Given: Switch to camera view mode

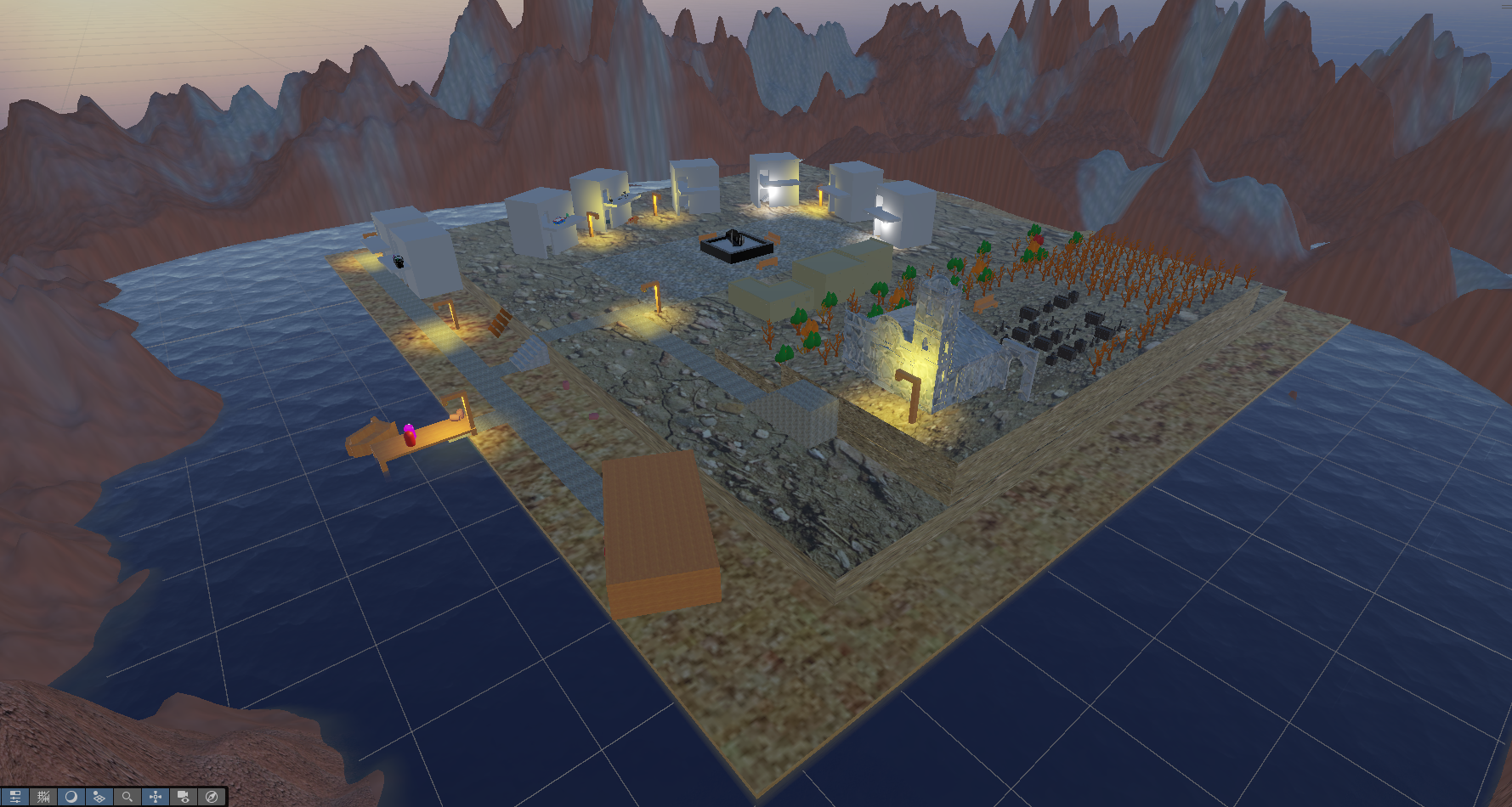Looking at the screenshot, I should click(183, 796).
